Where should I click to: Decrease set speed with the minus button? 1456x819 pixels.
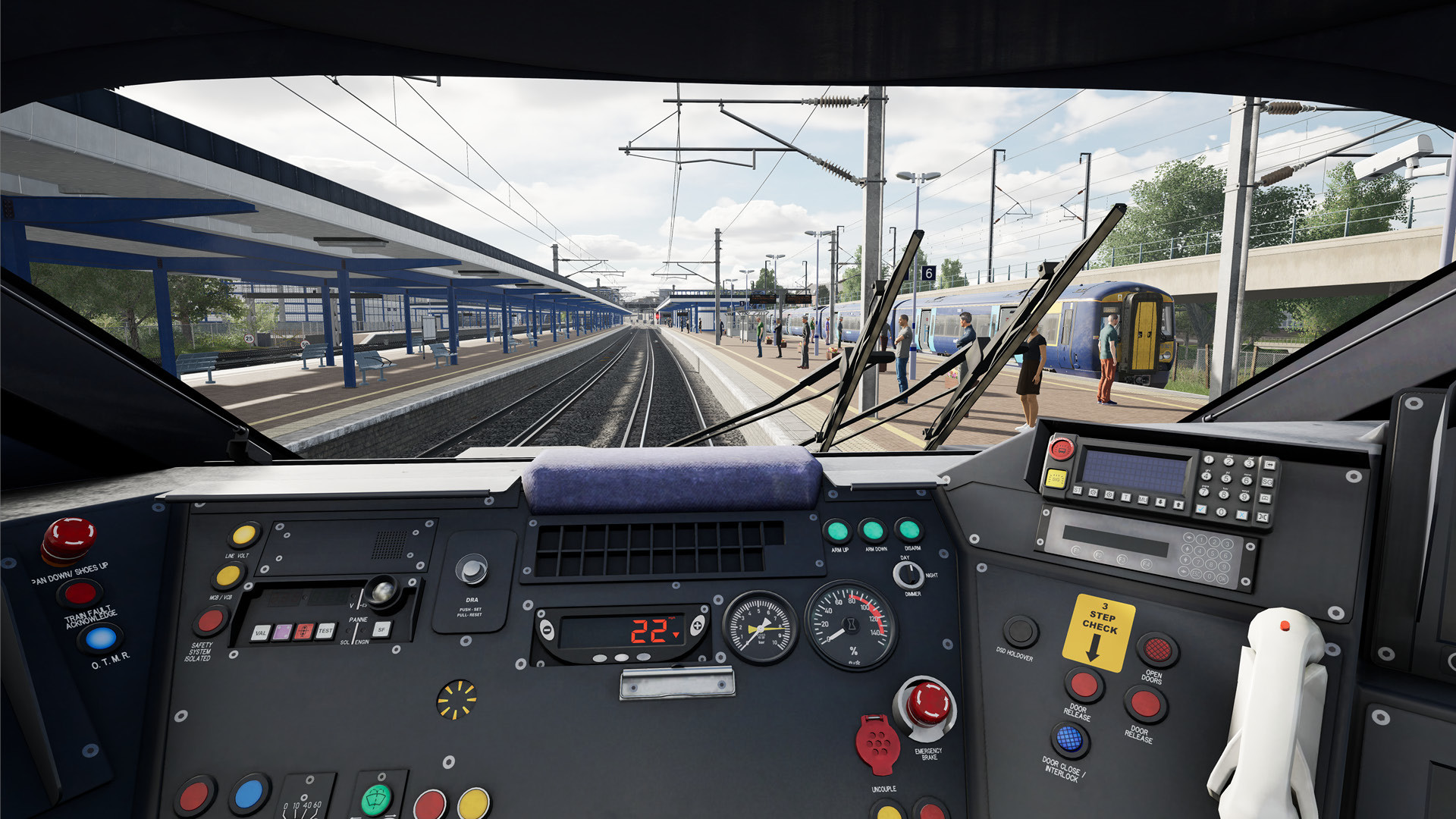click(547, 630)
